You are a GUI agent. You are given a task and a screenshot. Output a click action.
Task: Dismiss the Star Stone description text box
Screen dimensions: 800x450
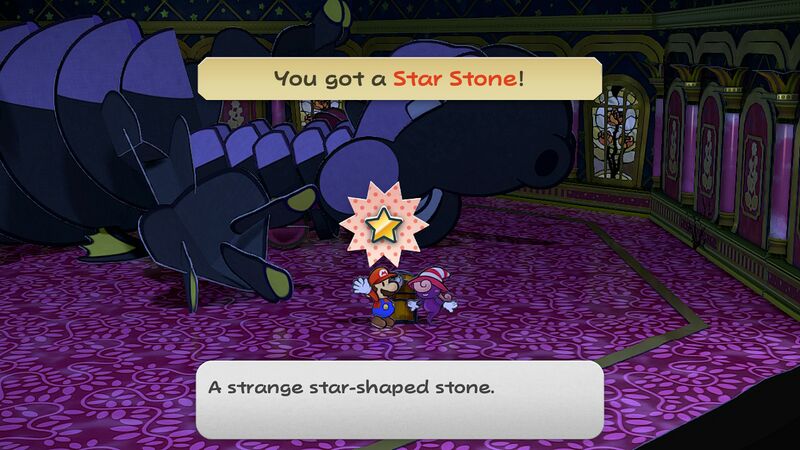[399, 398]
